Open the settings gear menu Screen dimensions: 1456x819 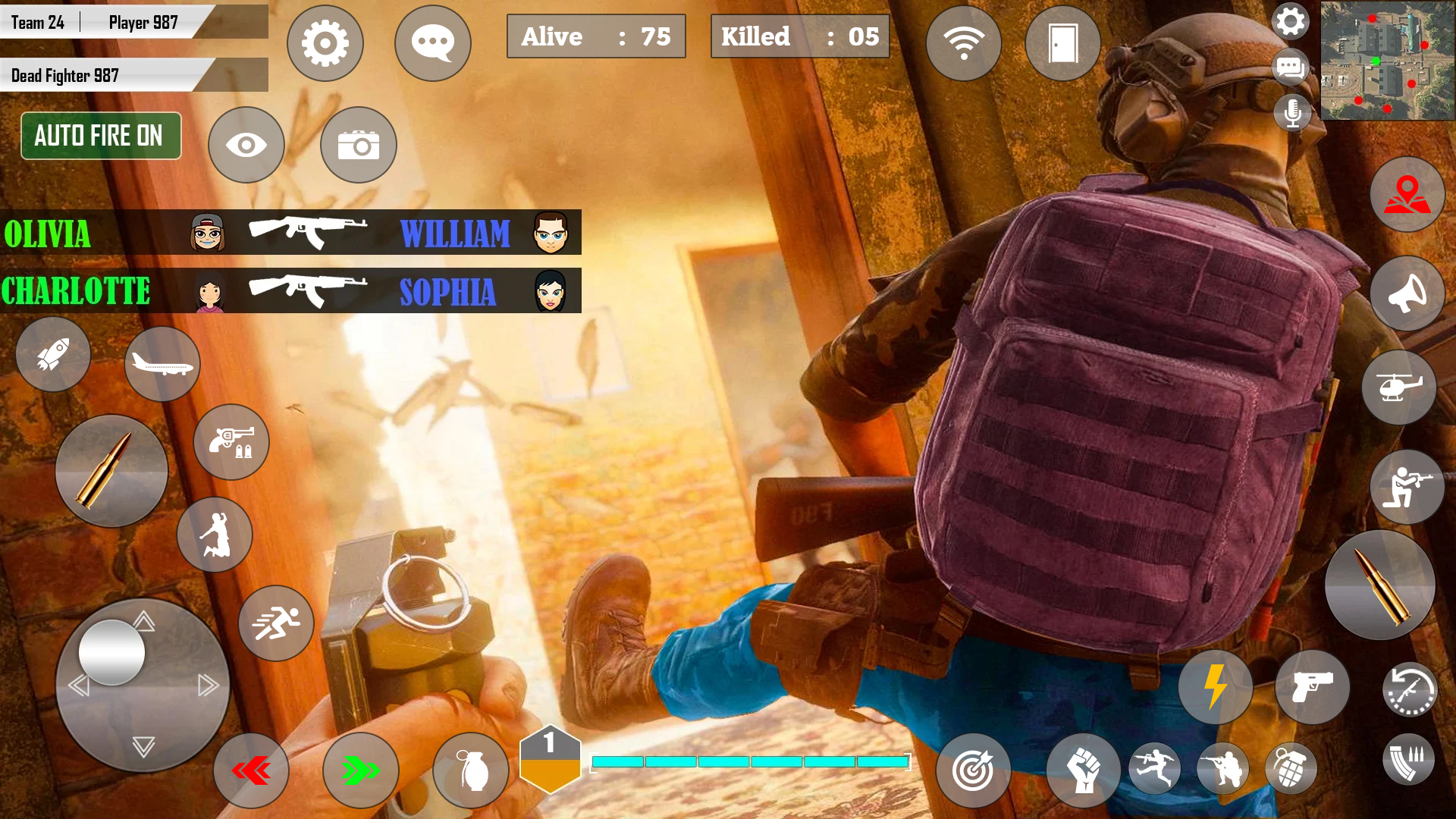(x=325, y=43)
